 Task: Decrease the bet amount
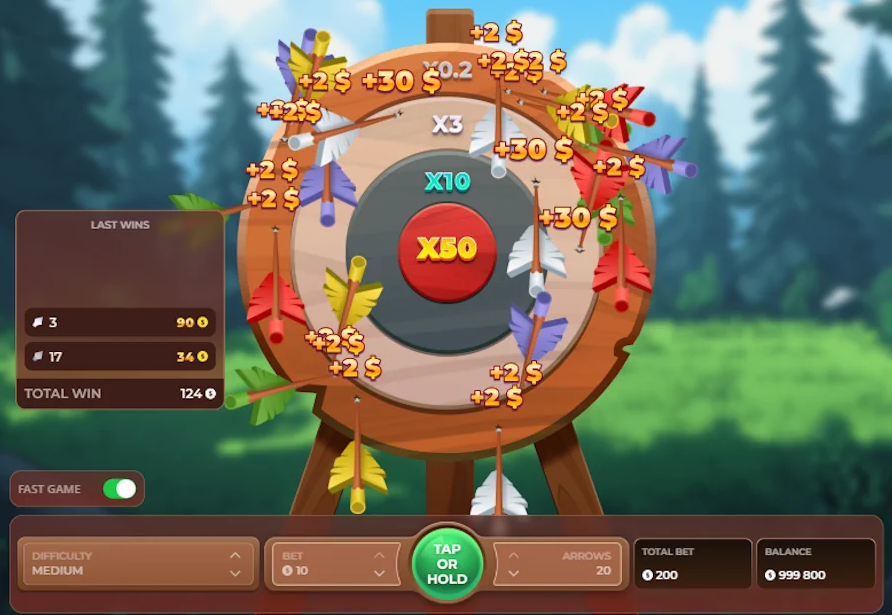380,573
